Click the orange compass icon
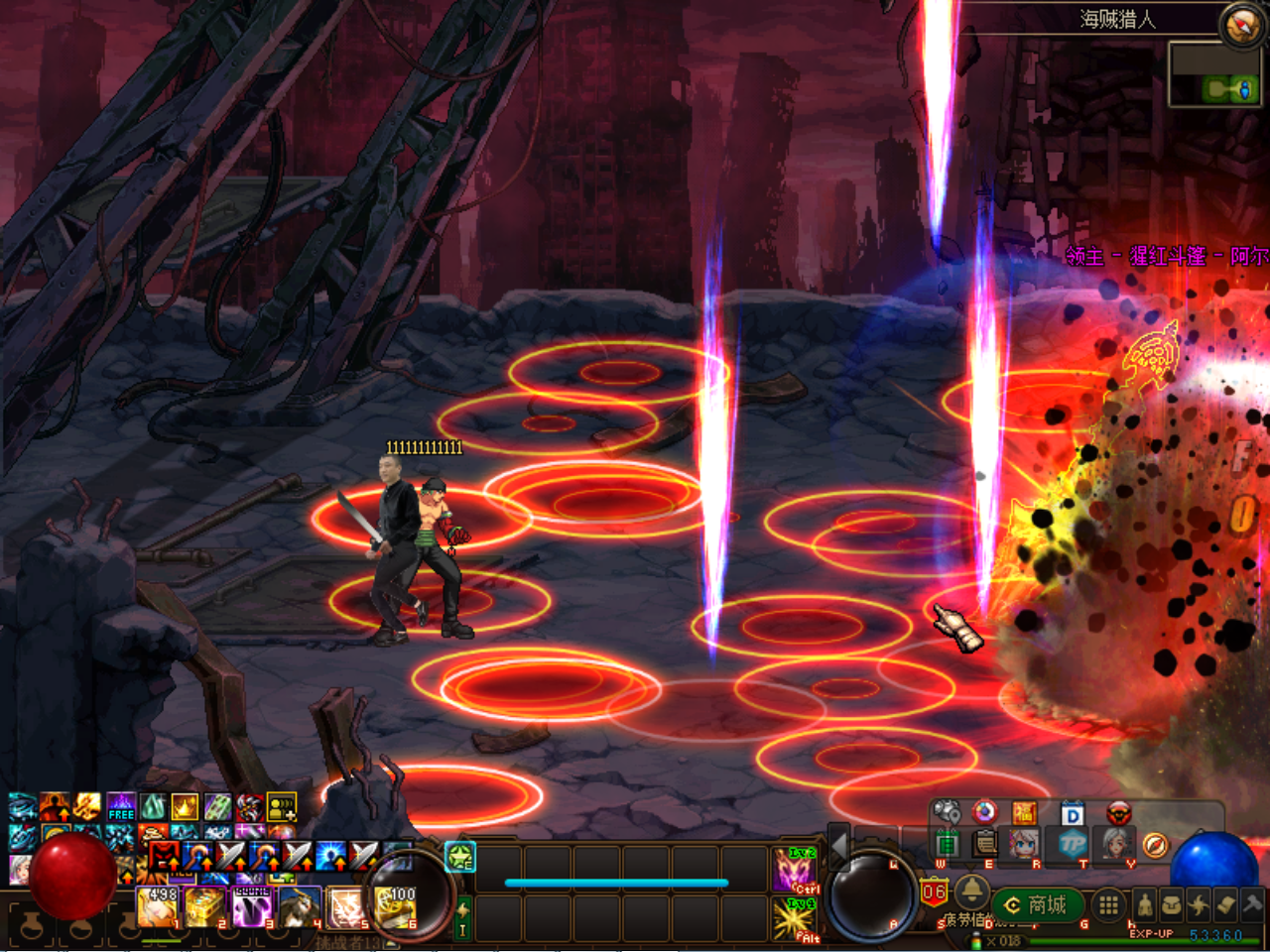 click(1155, 845)
